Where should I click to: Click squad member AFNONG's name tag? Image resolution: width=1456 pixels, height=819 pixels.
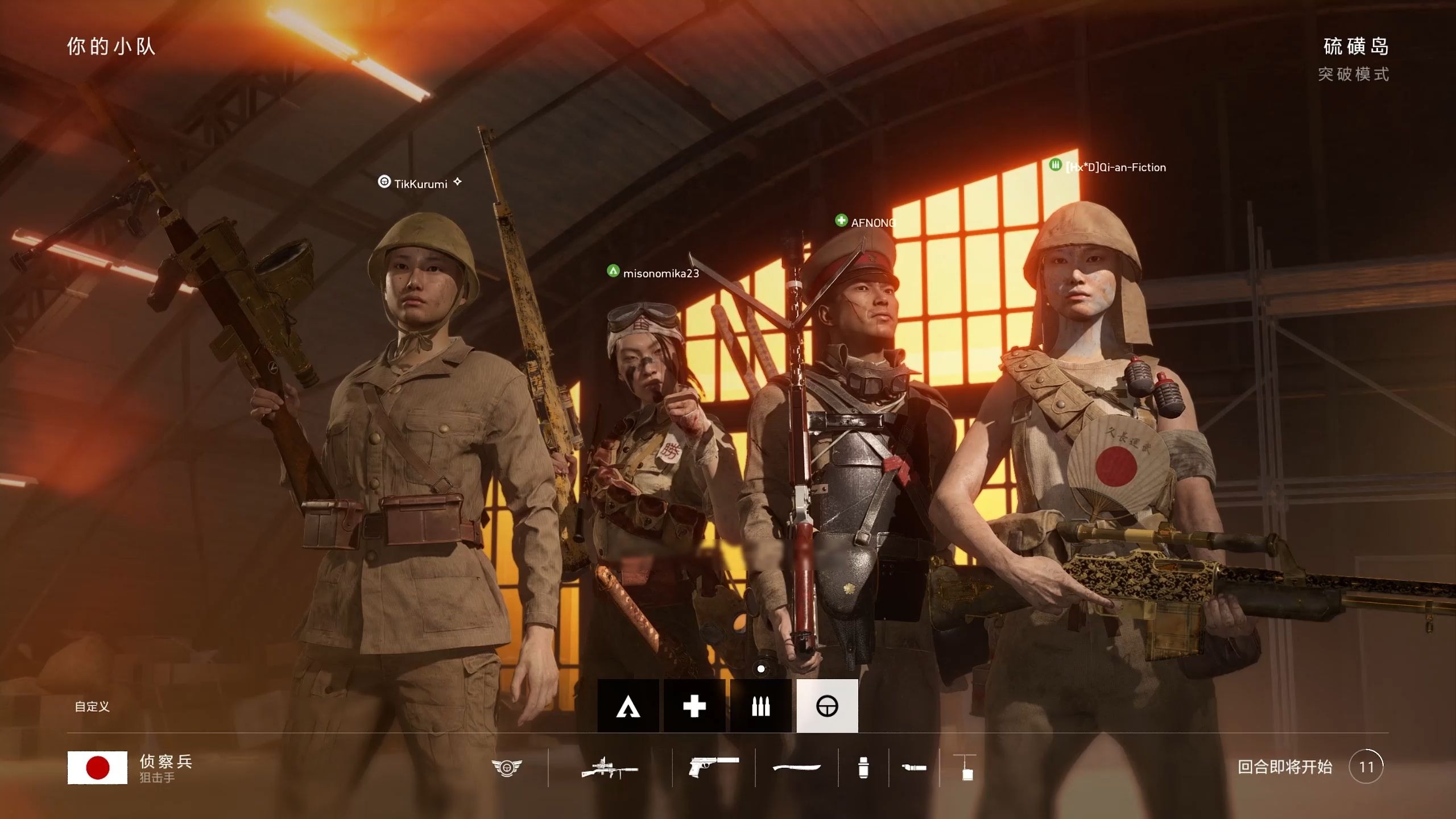pyautogui.click(x=872, y=223)
